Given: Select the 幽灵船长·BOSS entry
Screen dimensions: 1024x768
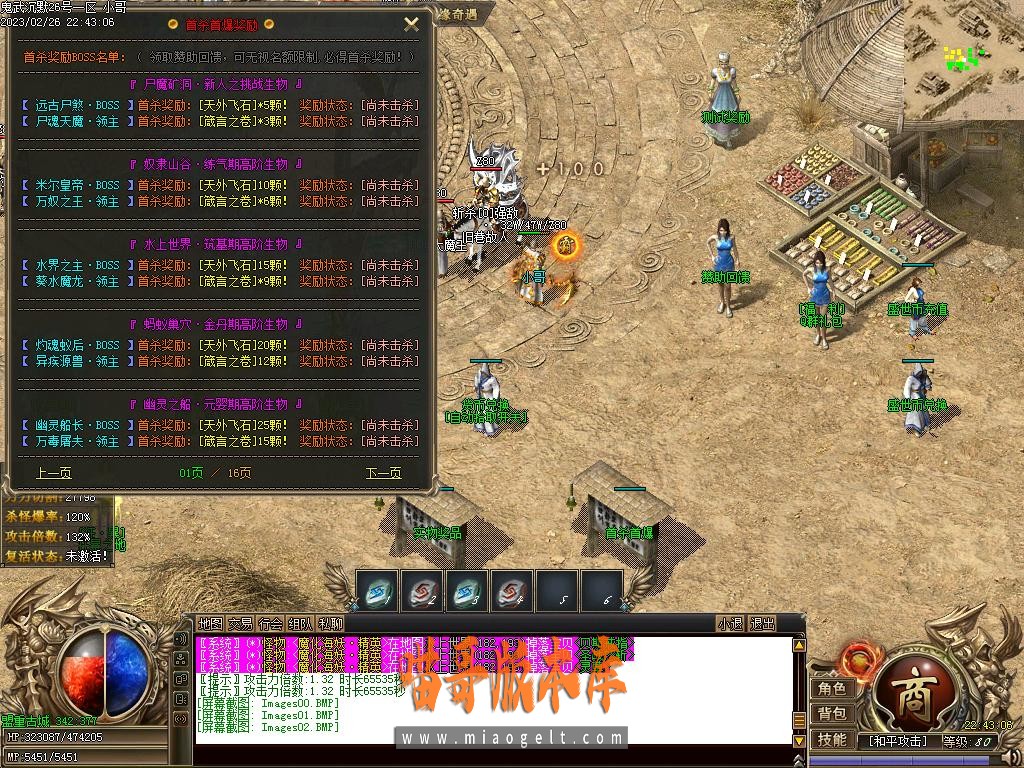Looking at the screenshot, I should point(76,425).
